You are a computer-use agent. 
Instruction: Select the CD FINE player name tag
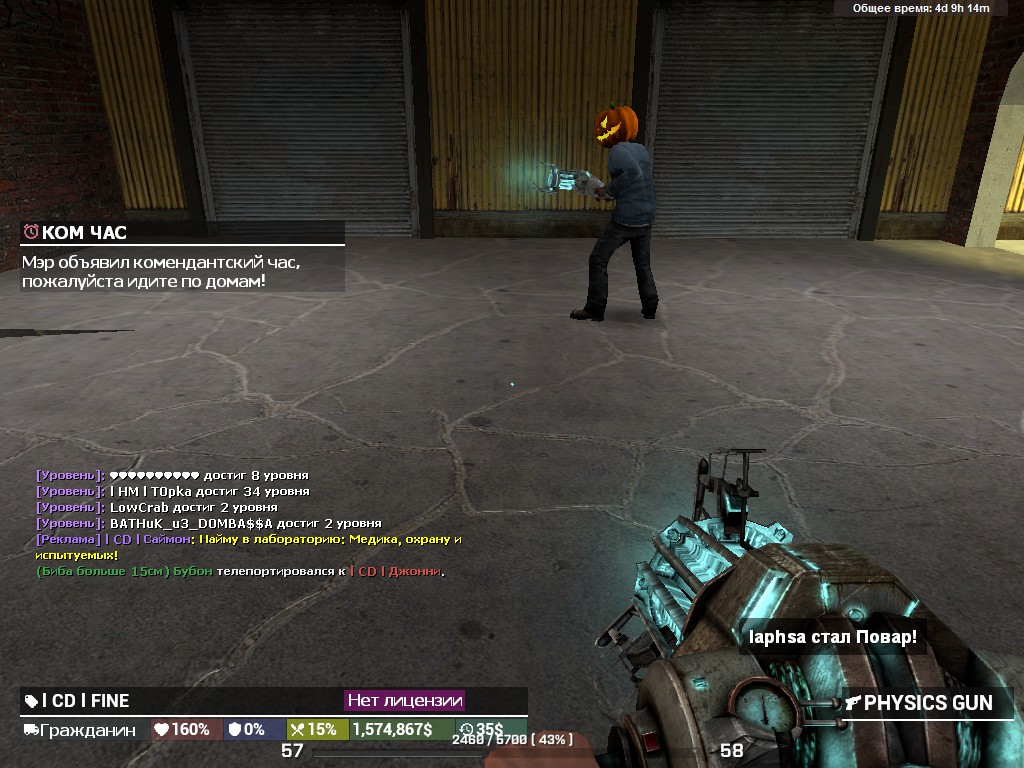(x=78, y=701)
